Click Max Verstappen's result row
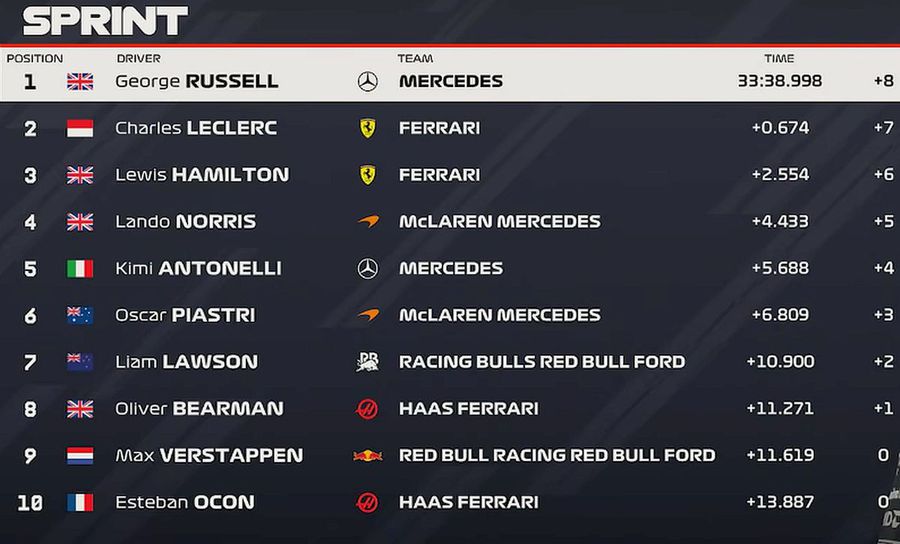 point(209,455)
